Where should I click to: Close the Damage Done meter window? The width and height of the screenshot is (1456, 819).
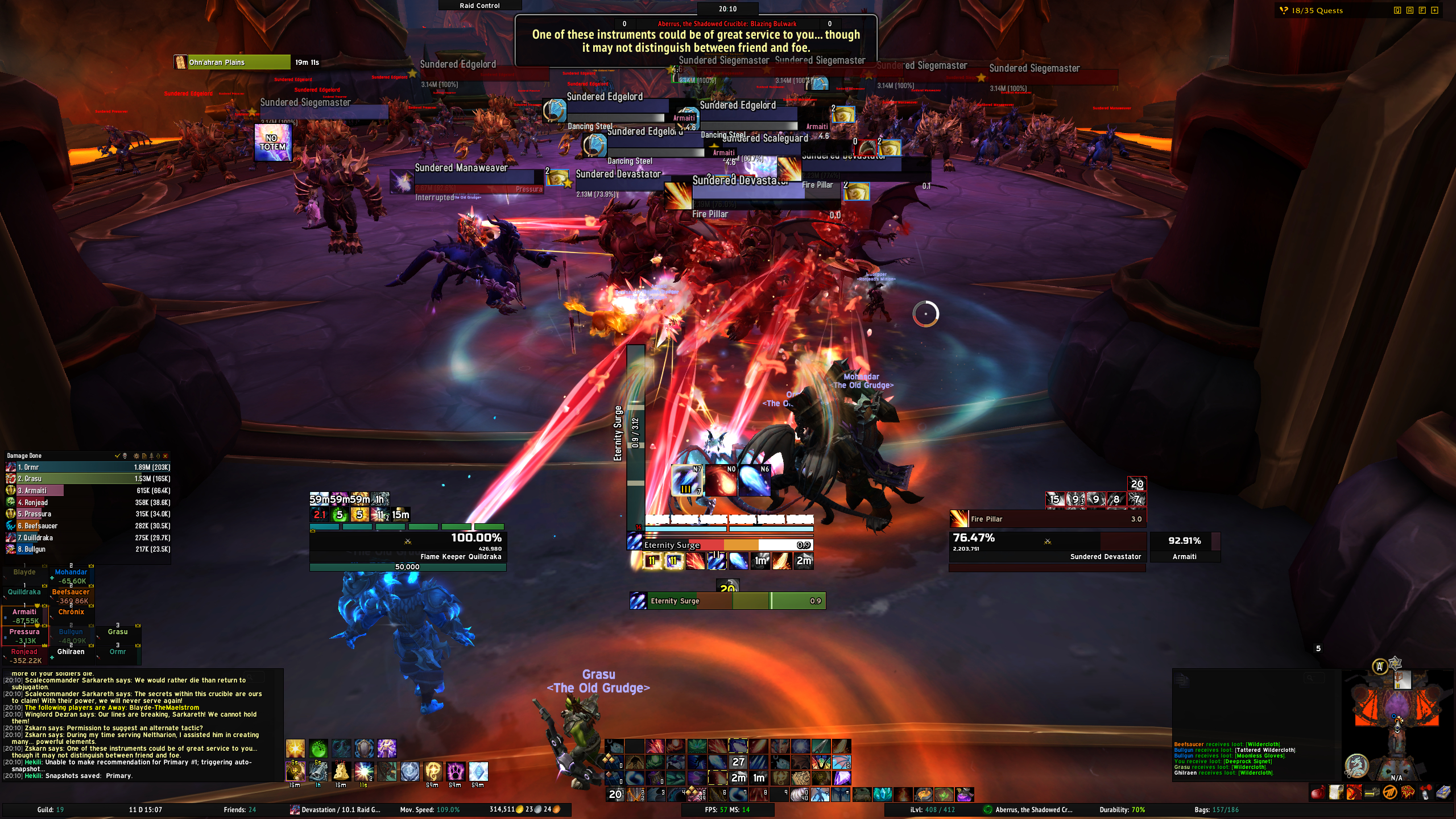pyautogui.click(x=166, y=456)
